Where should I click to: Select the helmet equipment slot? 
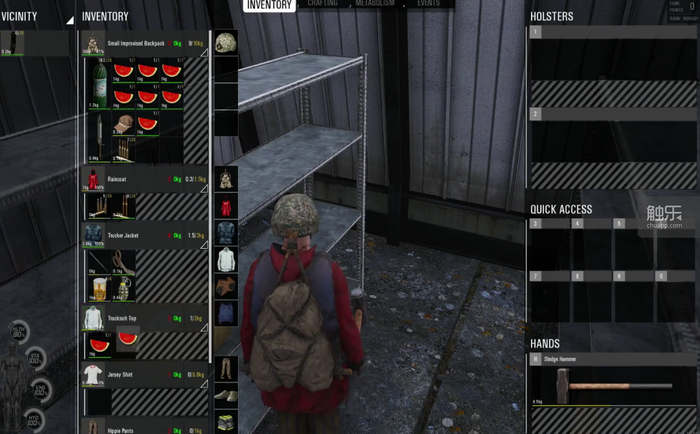[226, 42]
